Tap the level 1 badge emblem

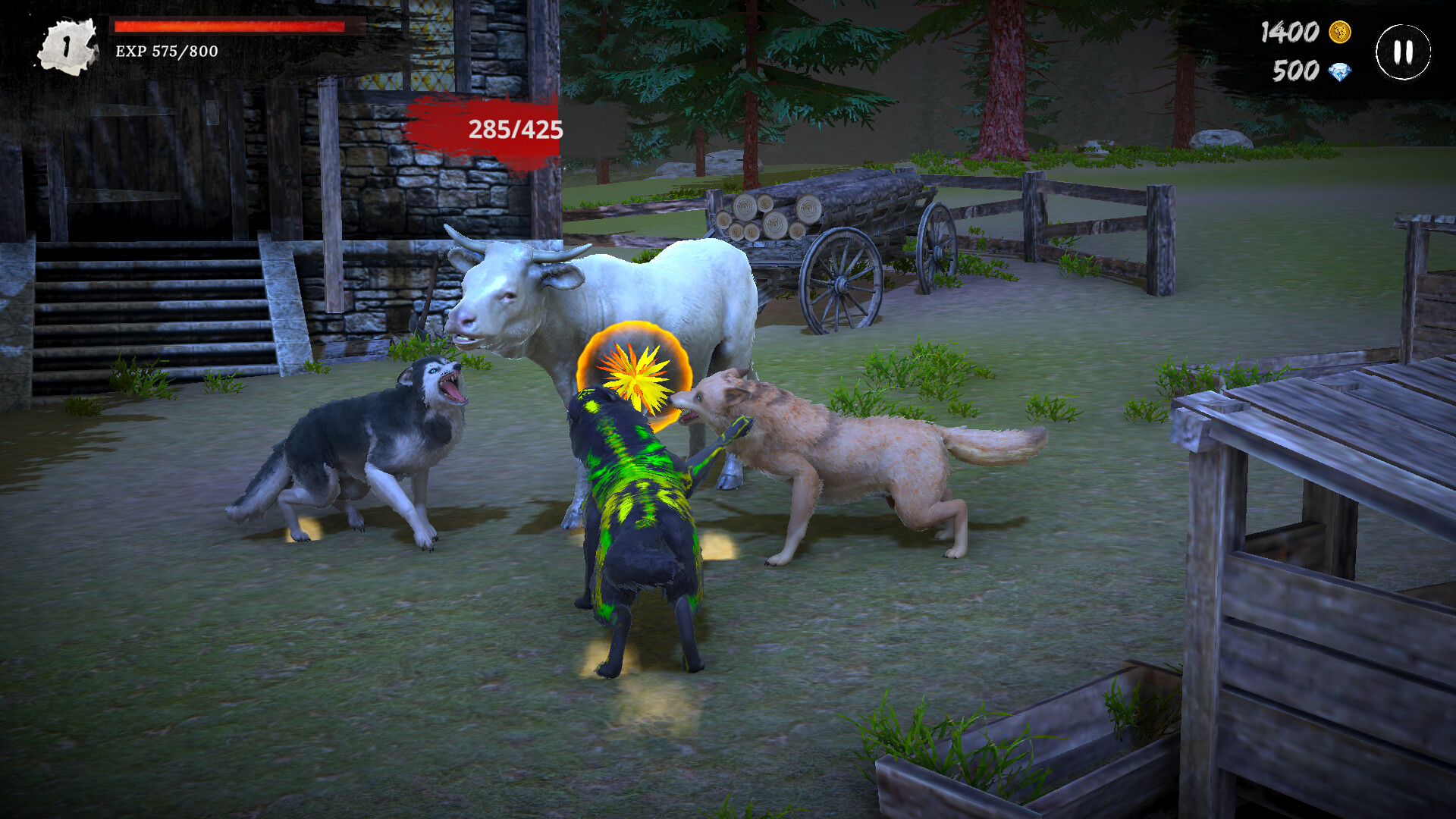pos(67,43)
